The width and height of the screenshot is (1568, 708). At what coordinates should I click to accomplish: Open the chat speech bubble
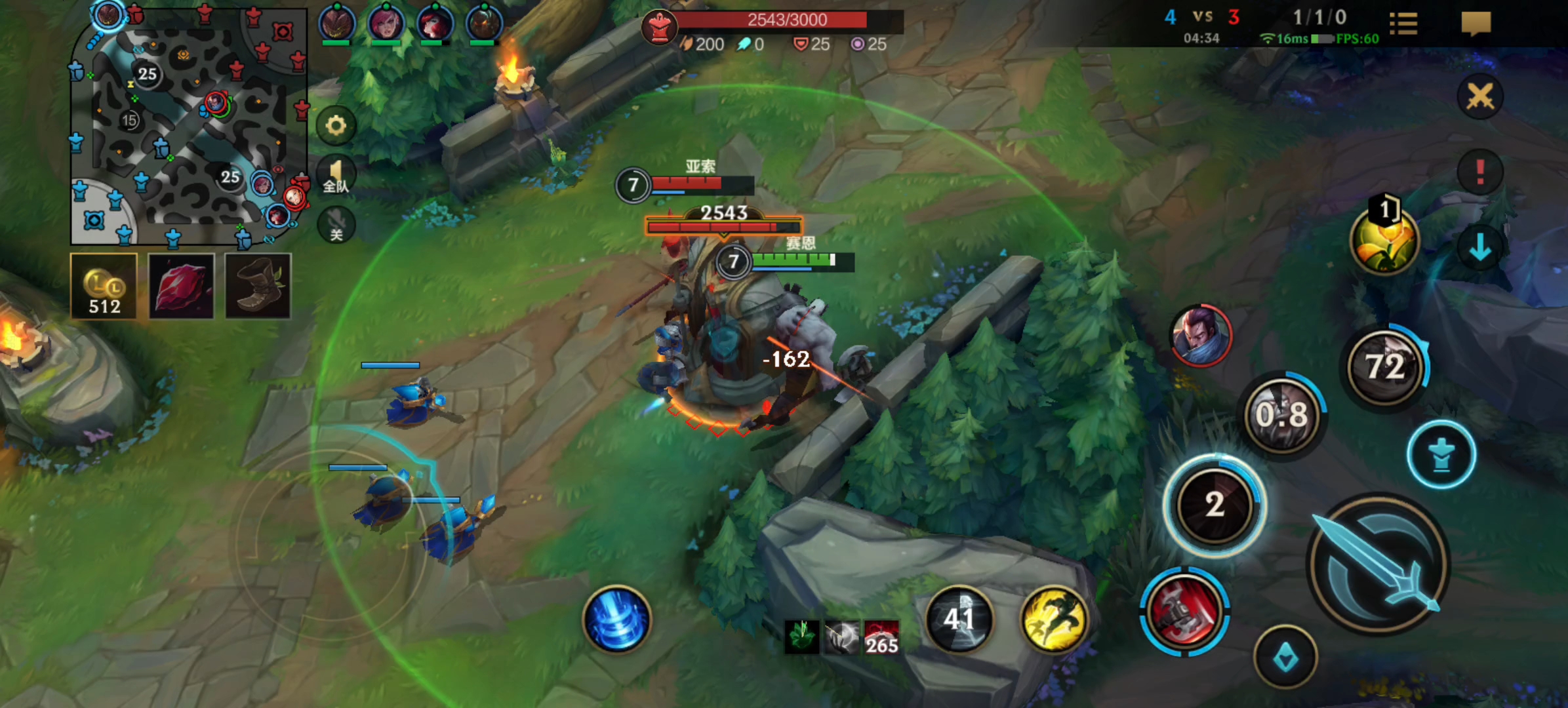point(1476,24)
